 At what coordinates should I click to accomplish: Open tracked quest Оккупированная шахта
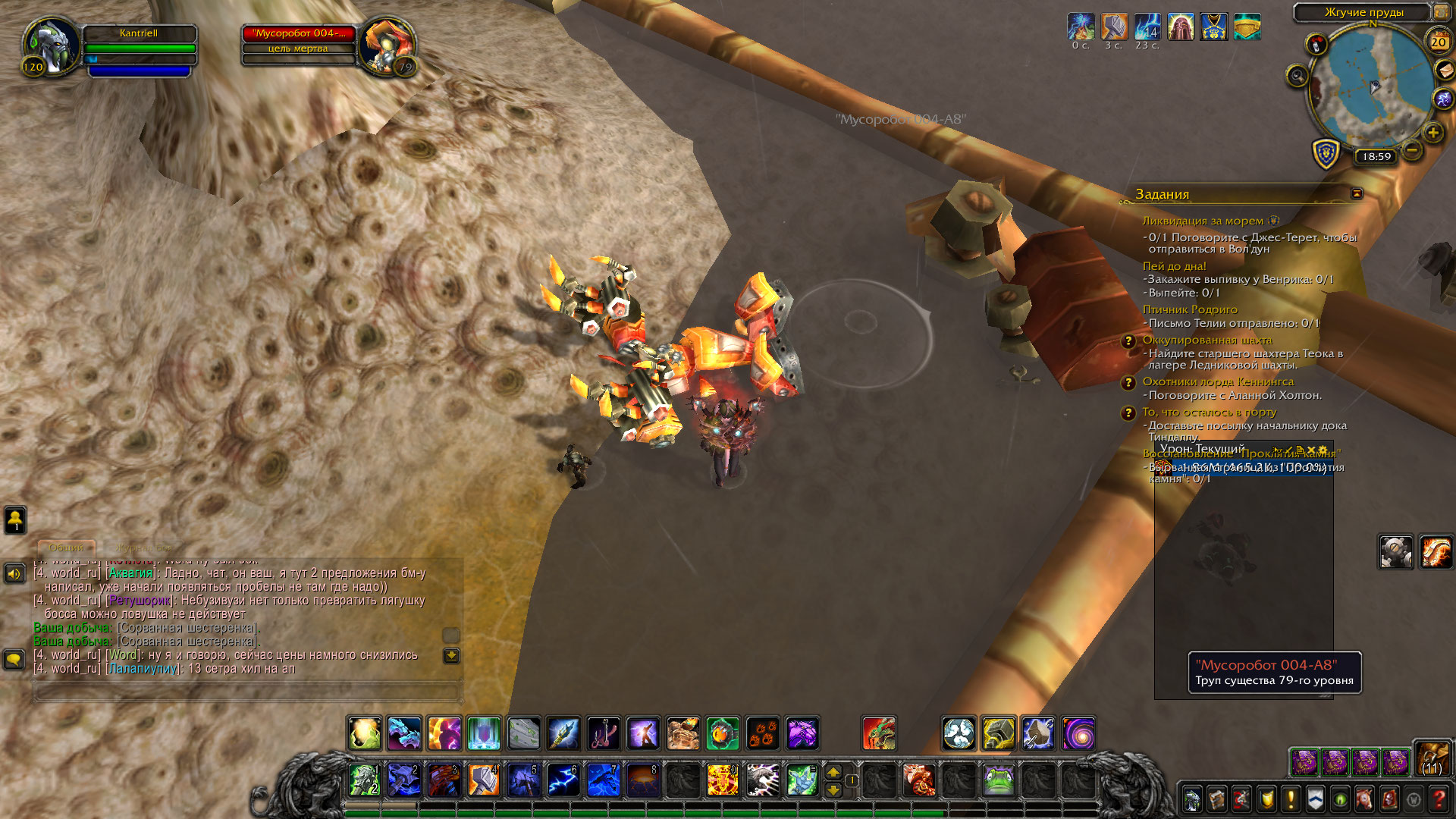click(1207, 340)
